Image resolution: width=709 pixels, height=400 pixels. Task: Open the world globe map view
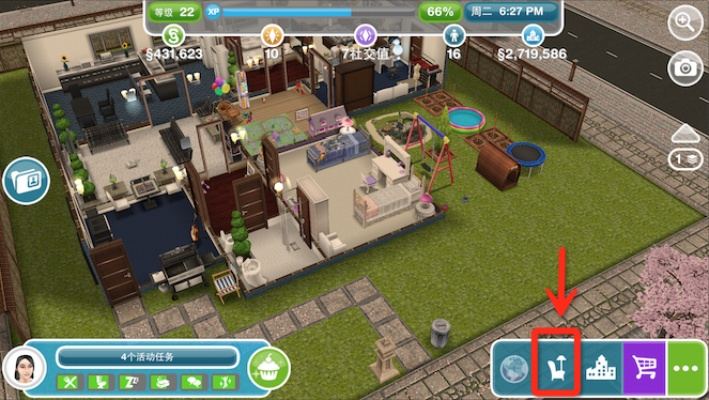click(515, 369)
